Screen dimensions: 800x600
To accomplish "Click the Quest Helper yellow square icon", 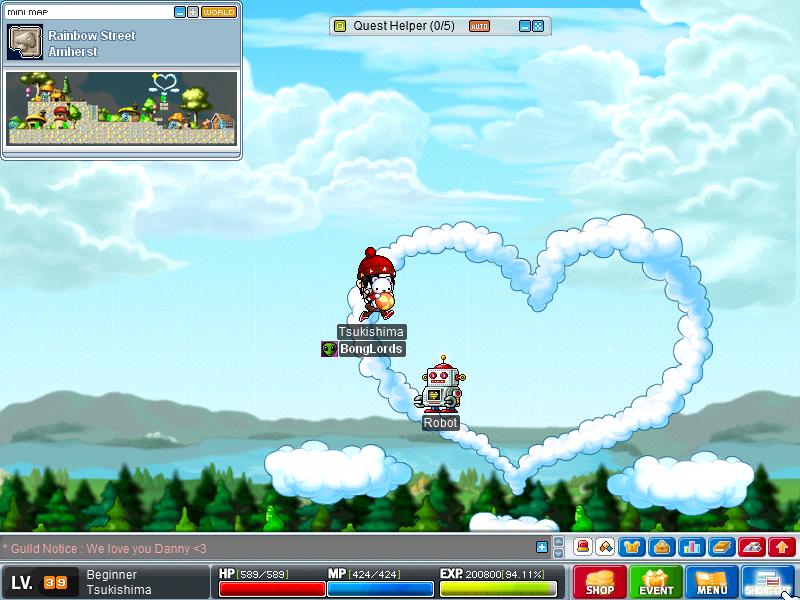I will point(340,26).
